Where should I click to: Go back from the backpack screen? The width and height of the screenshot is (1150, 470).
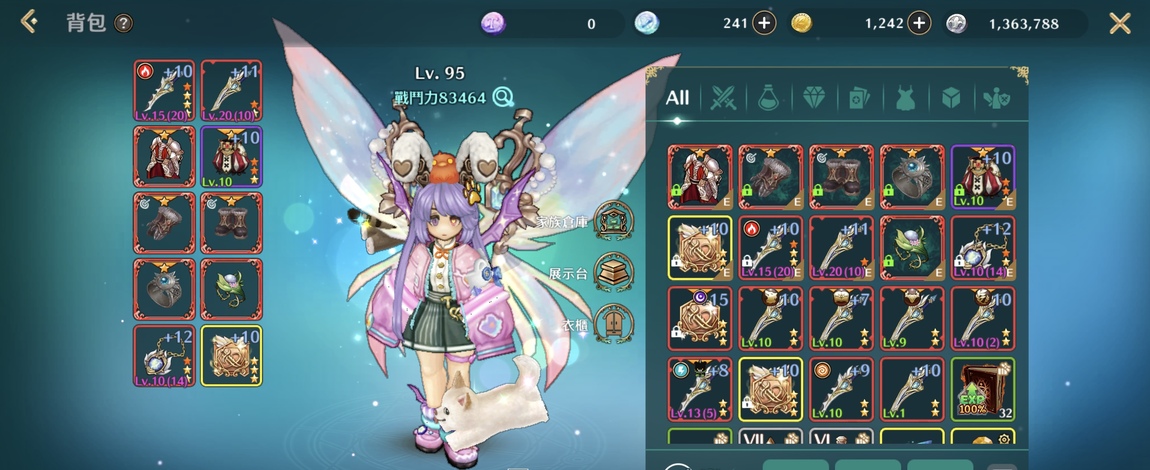tap(29, 22)
